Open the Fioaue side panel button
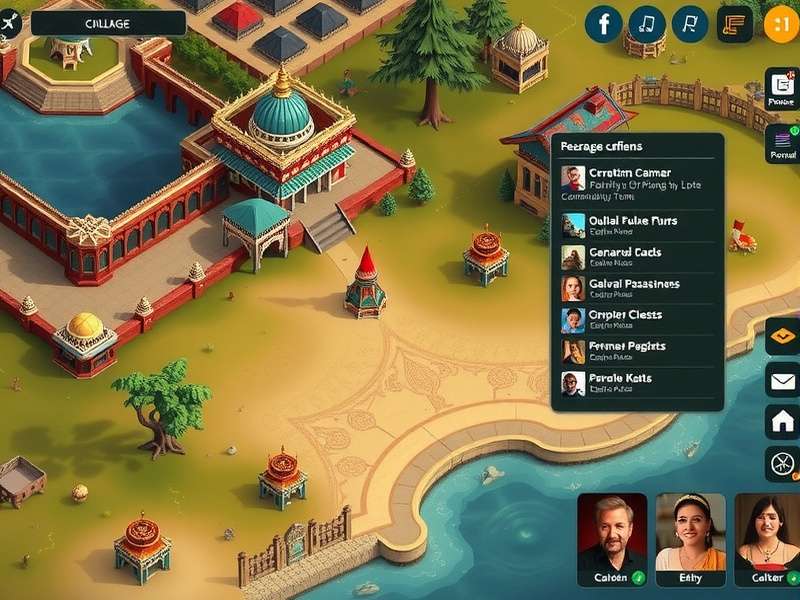 pyautogui.click(x=781, y=89)
